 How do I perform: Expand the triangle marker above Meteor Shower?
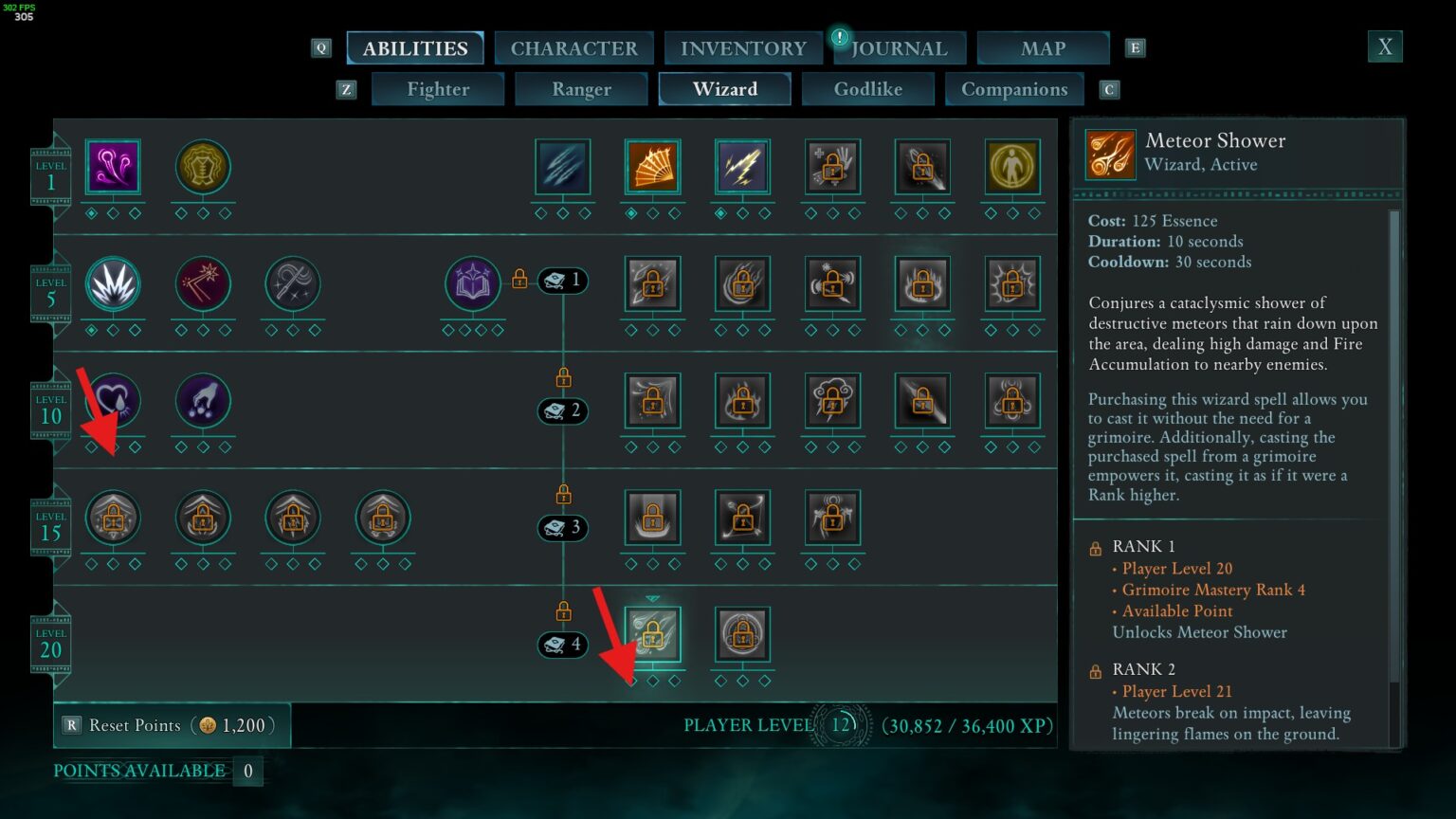pyautogui.click(x=652, y=598)
